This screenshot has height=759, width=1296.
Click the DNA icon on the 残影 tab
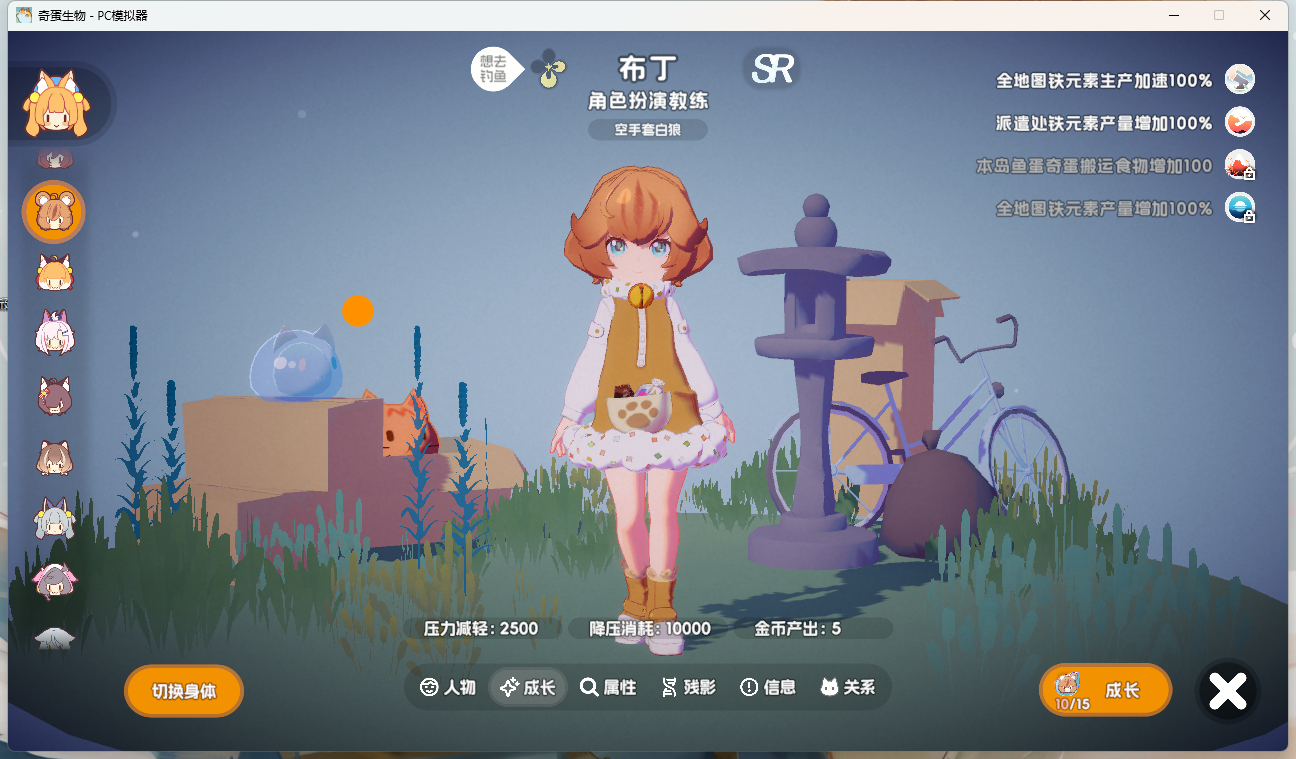coord(669,687)
